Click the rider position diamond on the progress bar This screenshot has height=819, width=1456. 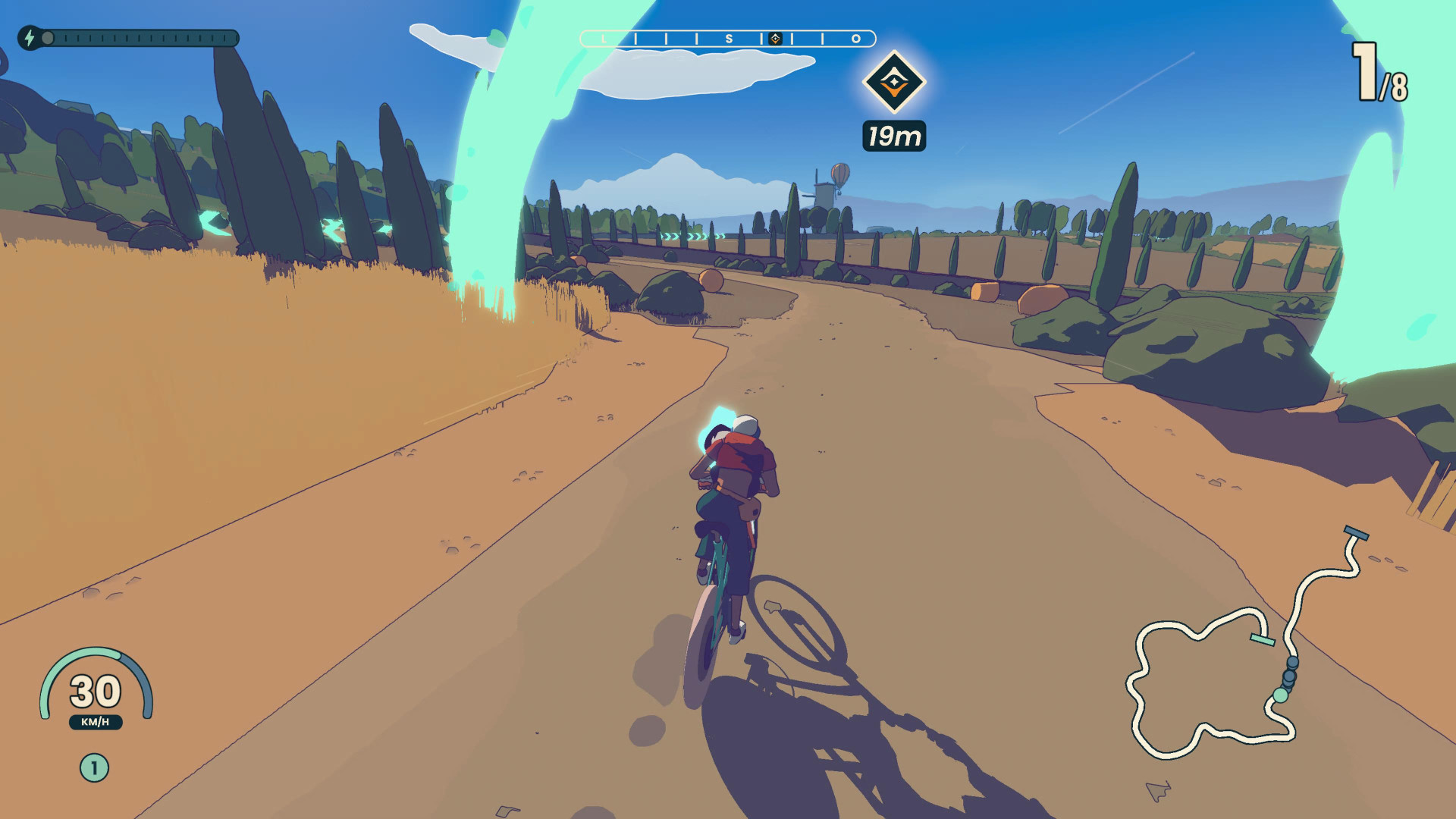[776, 37]
